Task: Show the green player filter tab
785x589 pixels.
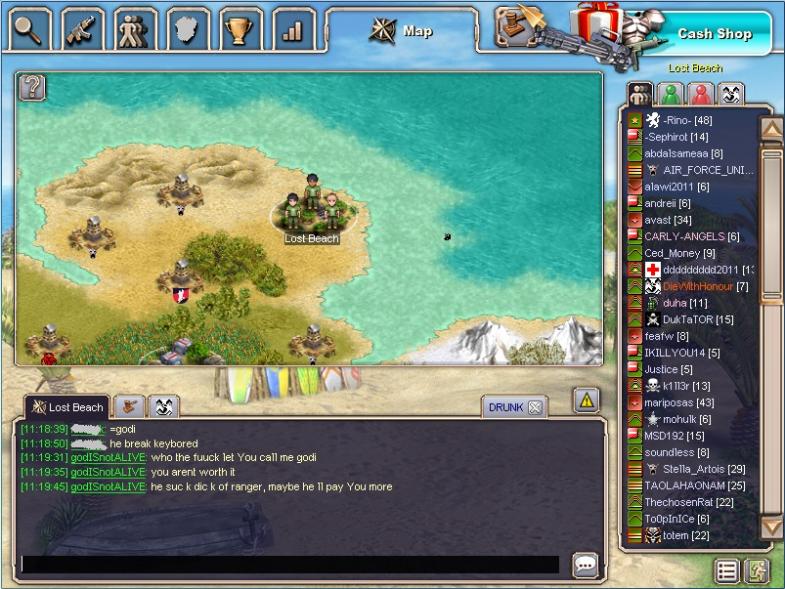Action: pyautogui.click(x=670, y=94)
